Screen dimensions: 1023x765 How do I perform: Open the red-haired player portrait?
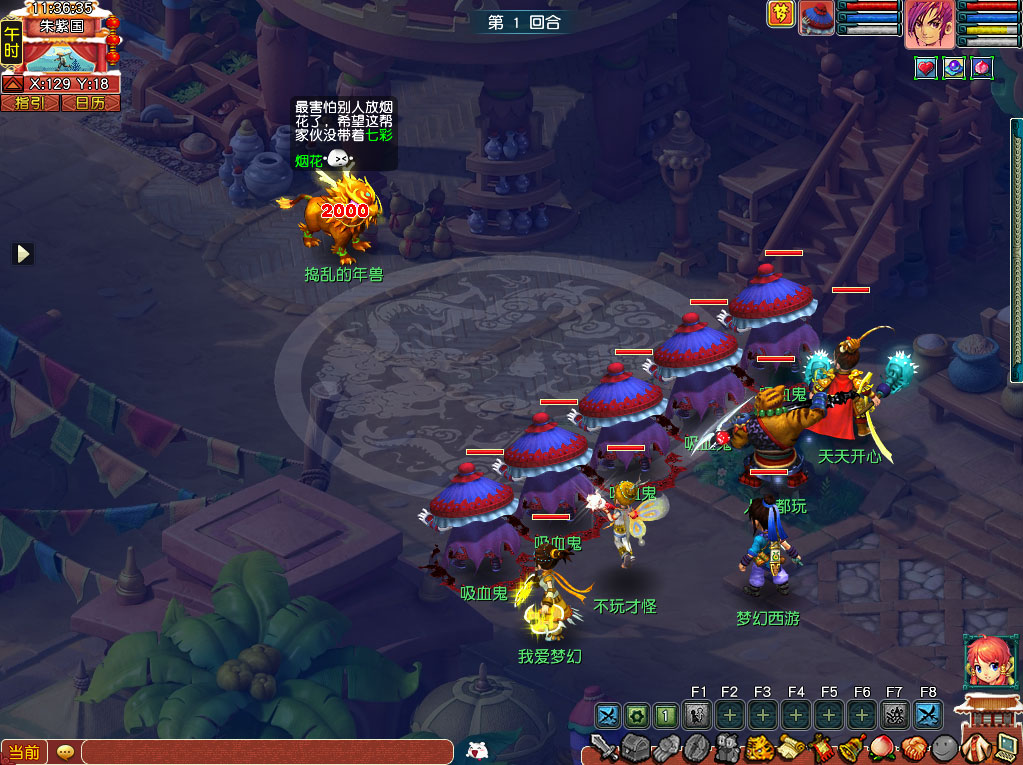click(x=929, y=23)
